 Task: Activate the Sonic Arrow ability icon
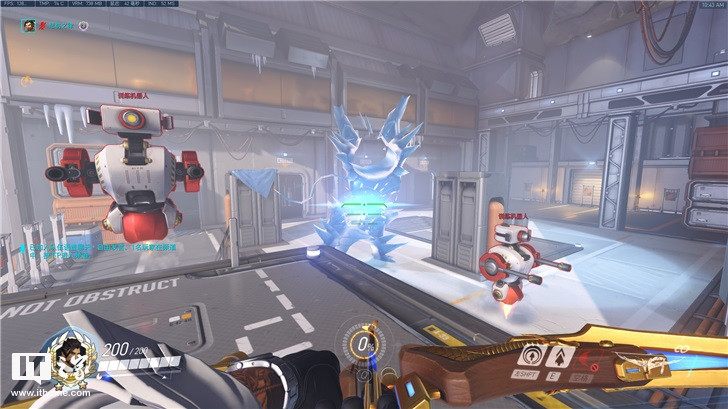(530, 353)
